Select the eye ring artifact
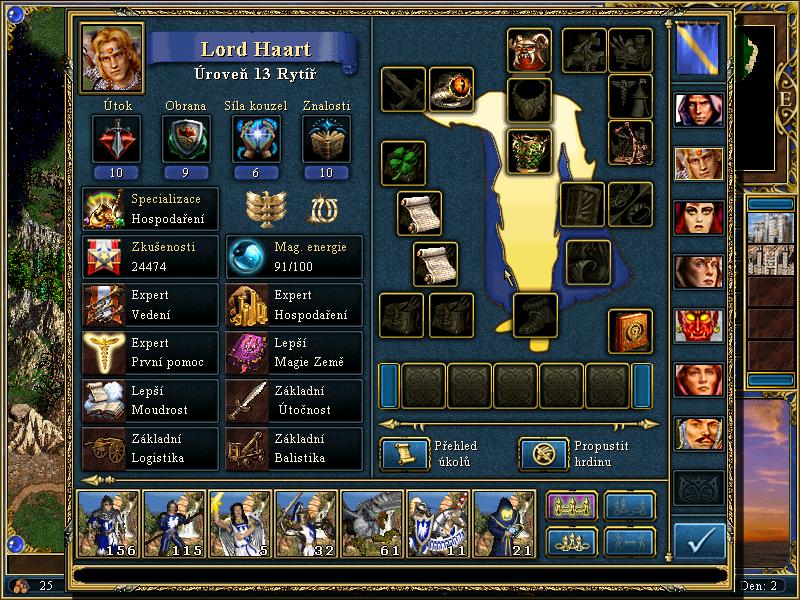This screenshot has height=600, width=800. (x=451, y=90)
